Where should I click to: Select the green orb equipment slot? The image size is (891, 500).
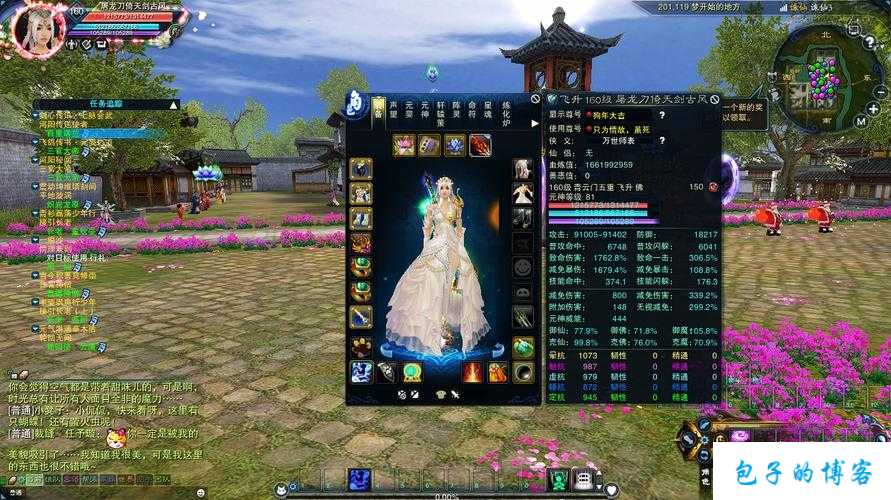click(x=411, y=373)
